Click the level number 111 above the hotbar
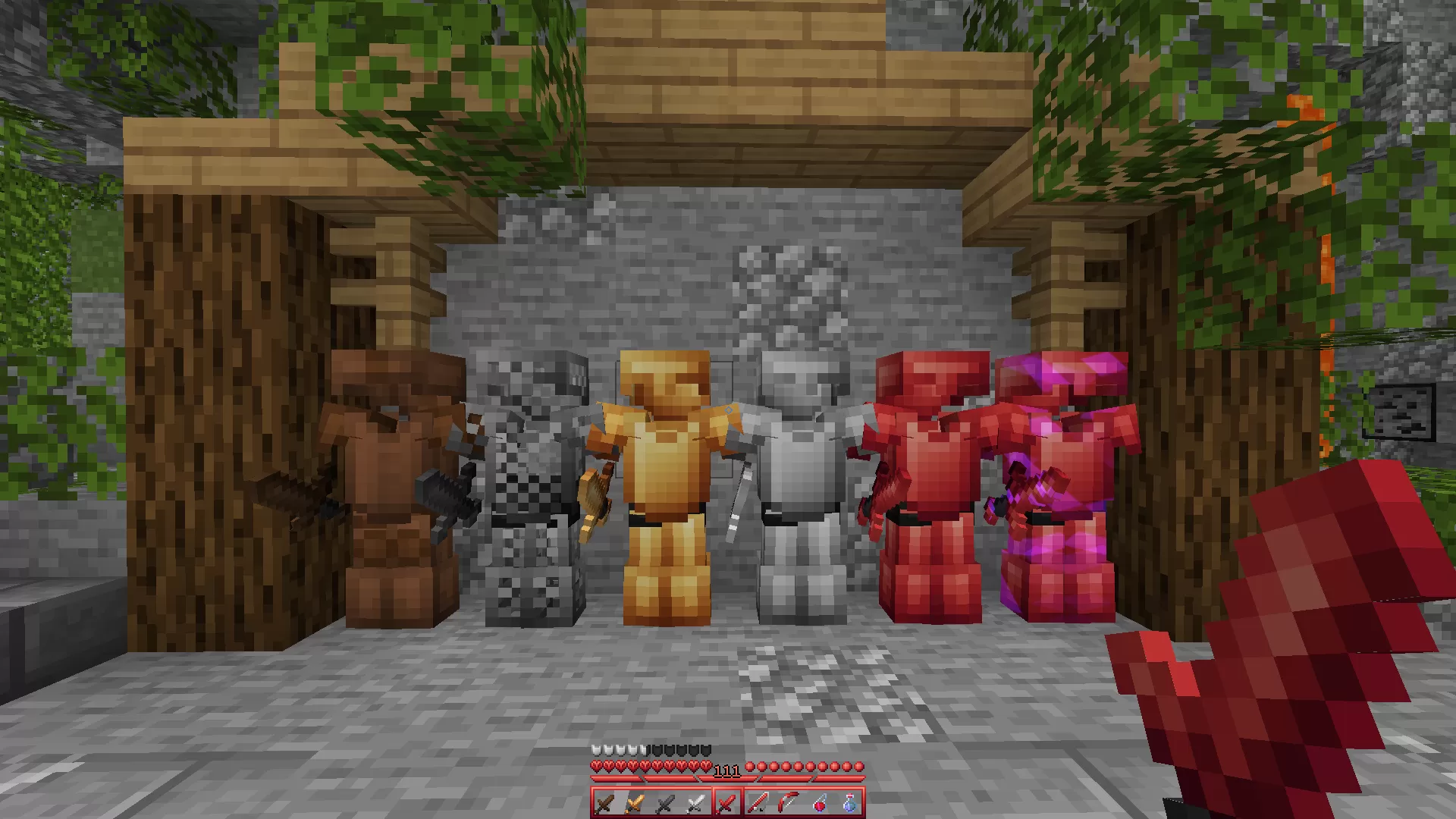 [x=726, y=770]
